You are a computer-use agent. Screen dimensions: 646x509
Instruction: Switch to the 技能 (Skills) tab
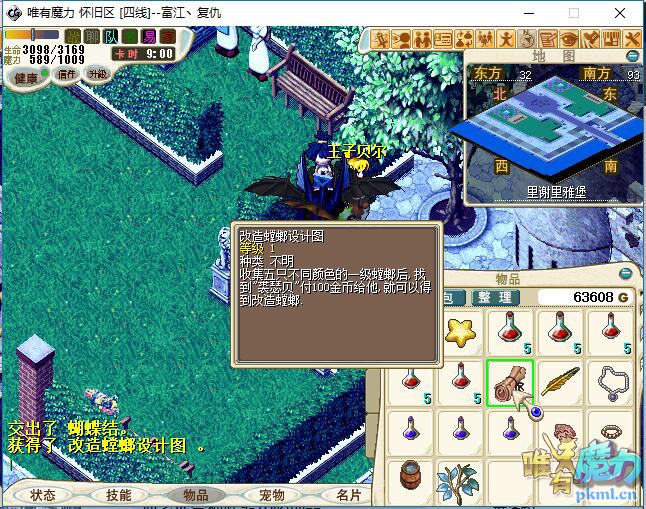[x=119, y=494]
